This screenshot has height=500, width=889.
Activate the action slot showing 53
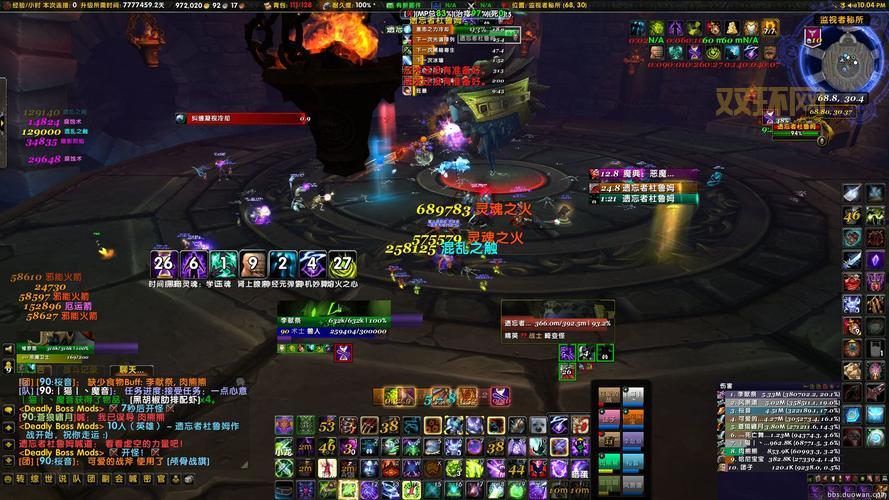327,426
